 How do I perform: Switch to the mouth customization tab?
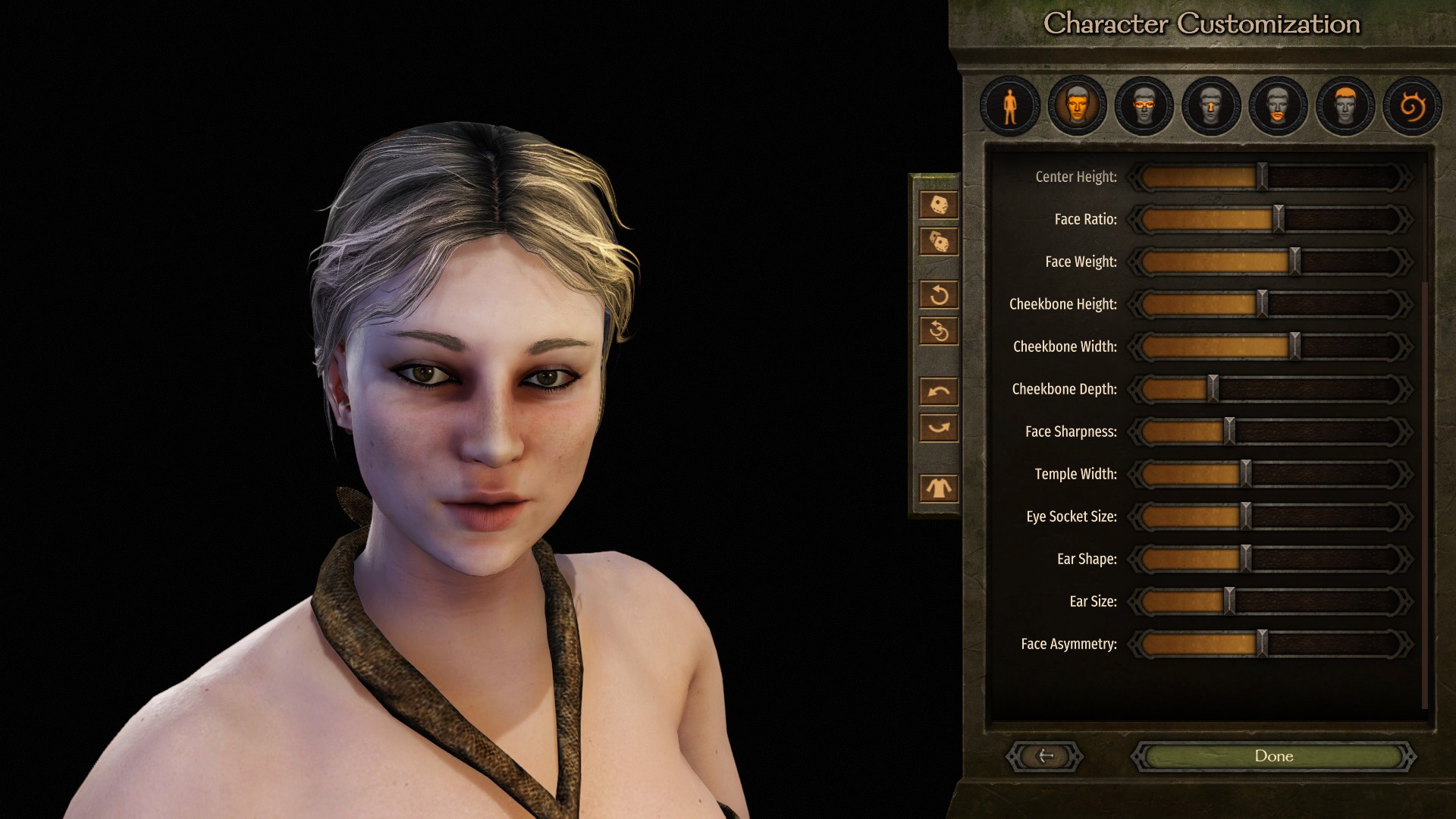click(1278, 106)
